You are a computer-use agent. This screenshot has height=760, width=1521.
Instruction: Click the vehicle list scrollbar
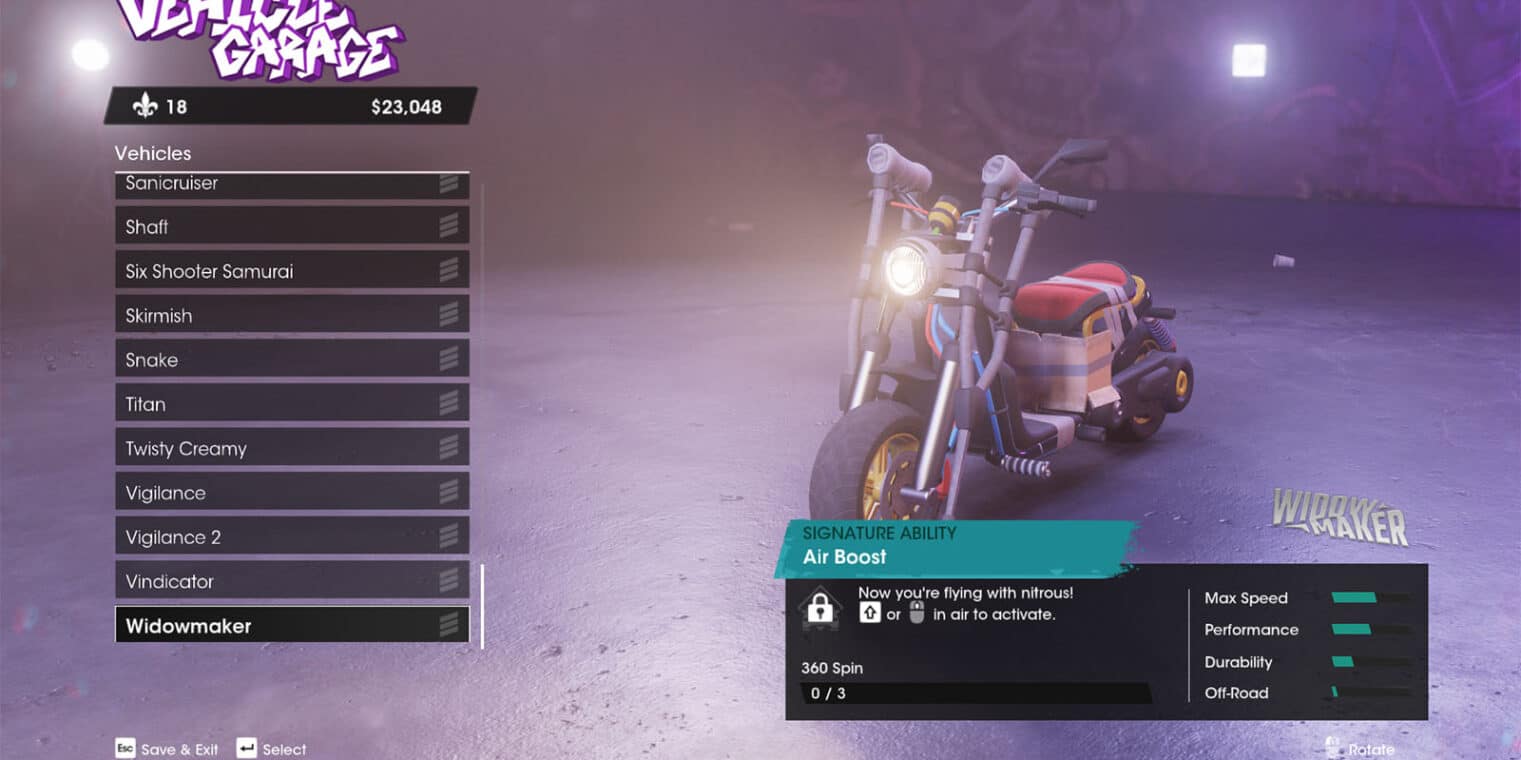483,606
